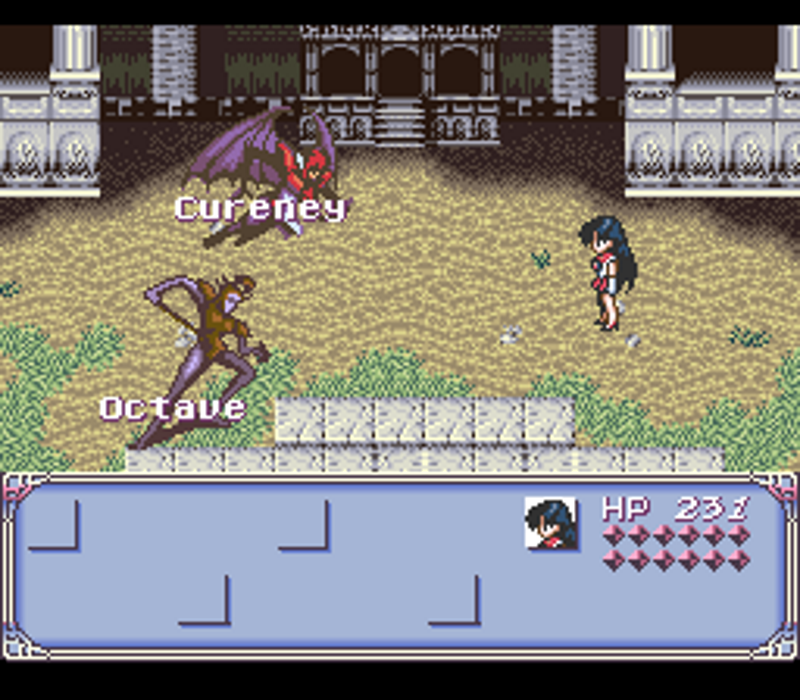Select Sailor Mars's portrait in the status panel
Image resolution: width=800 pixels, height=700 pixels.
pos(550,523)
